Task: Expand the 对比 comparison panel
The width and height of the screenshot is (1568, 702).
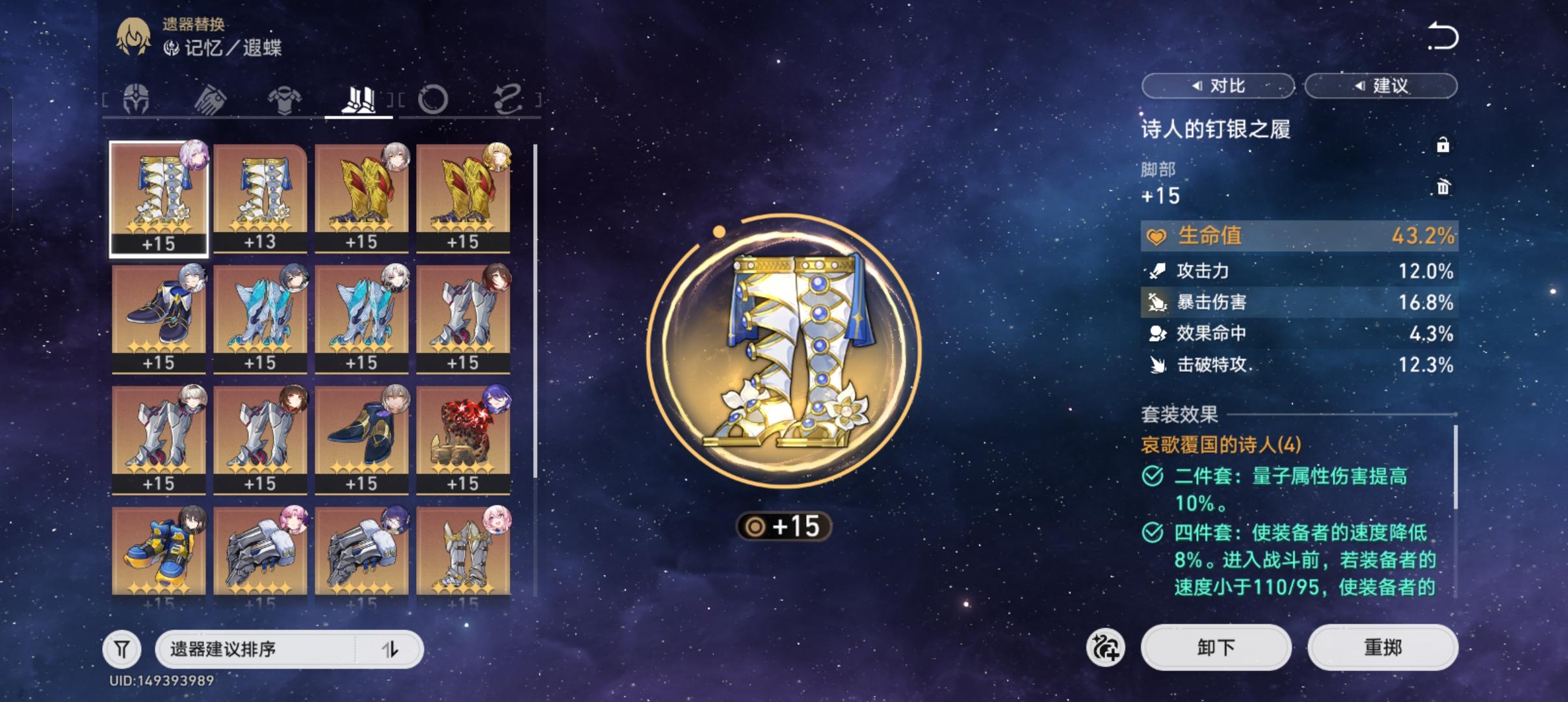Action: tap(1218, 85)
